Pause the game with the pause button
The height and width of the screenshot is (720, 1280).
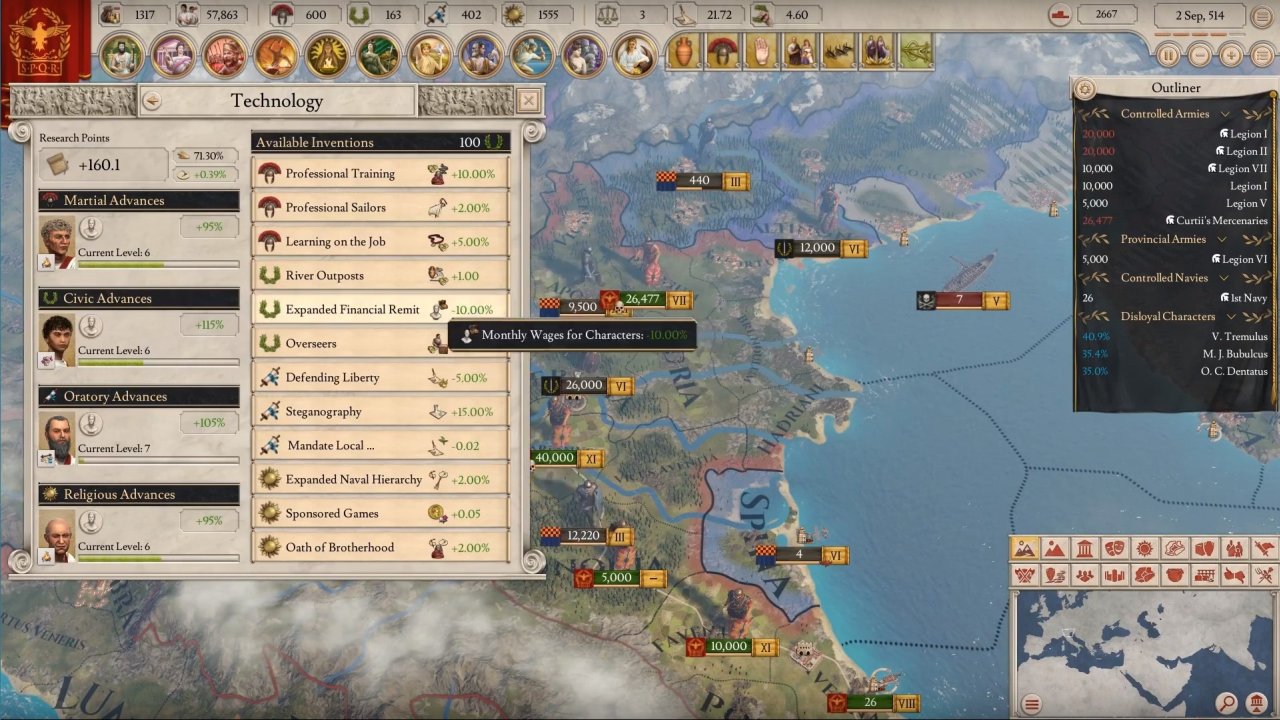click(x=1167, y=55)
